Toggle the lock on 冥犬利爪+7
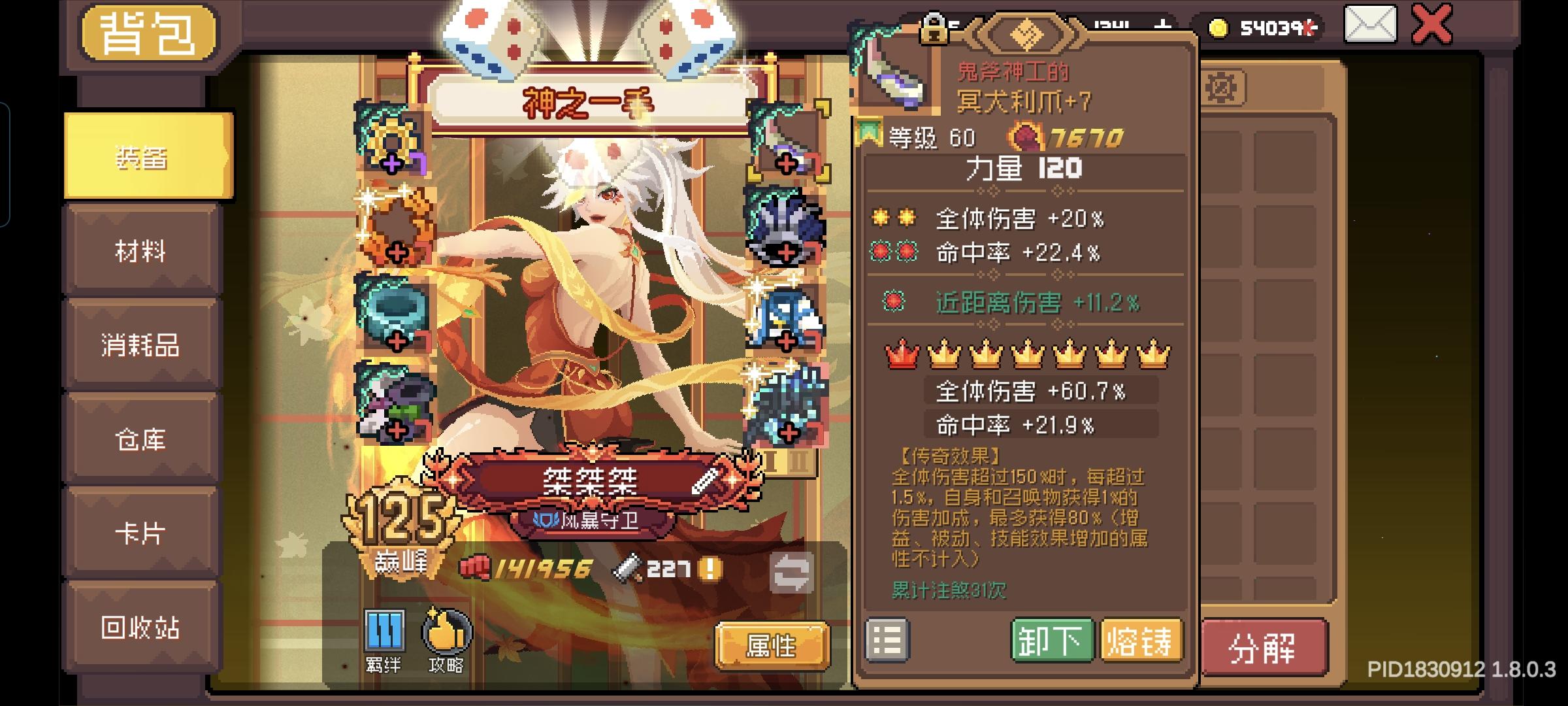1568x706 pixels. click(933, 29)
